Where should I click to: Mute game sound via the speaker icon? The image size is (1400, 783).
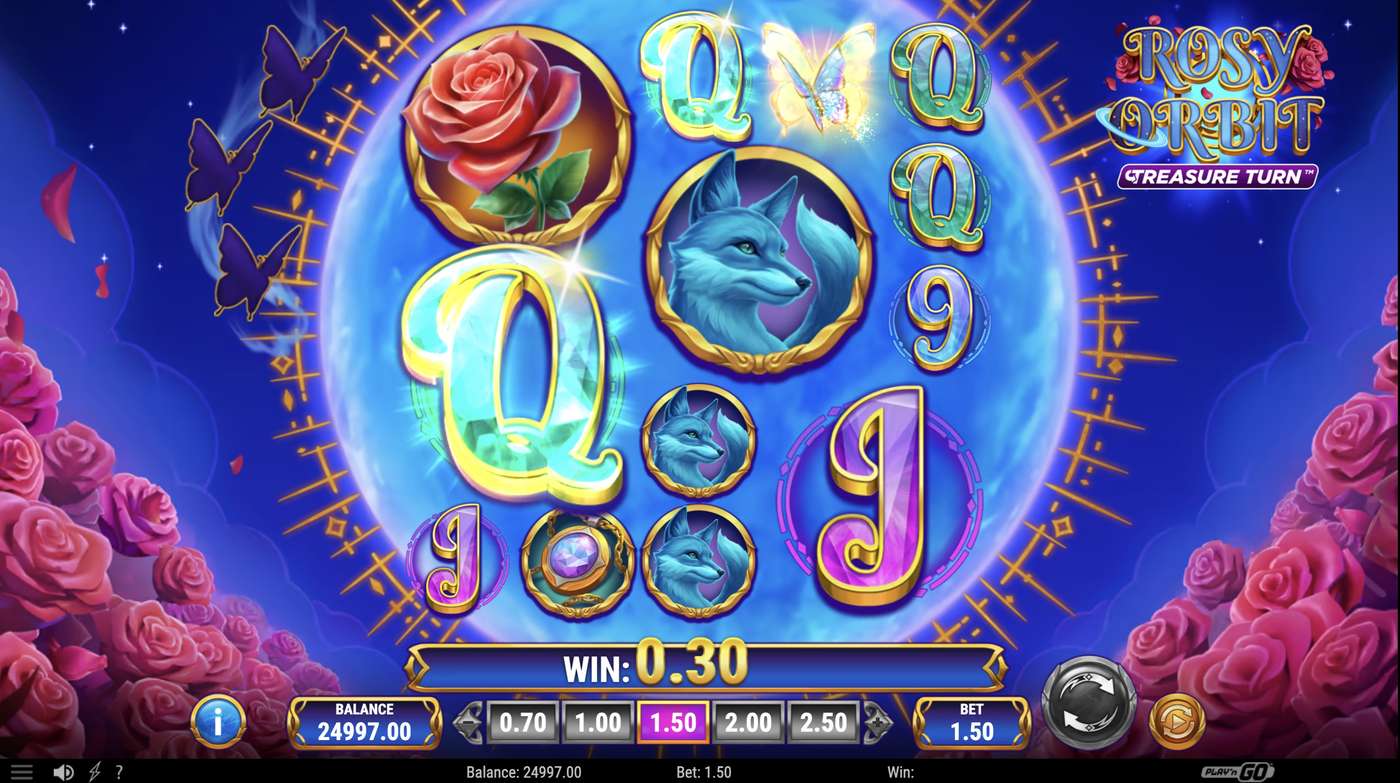pos(64,771)
